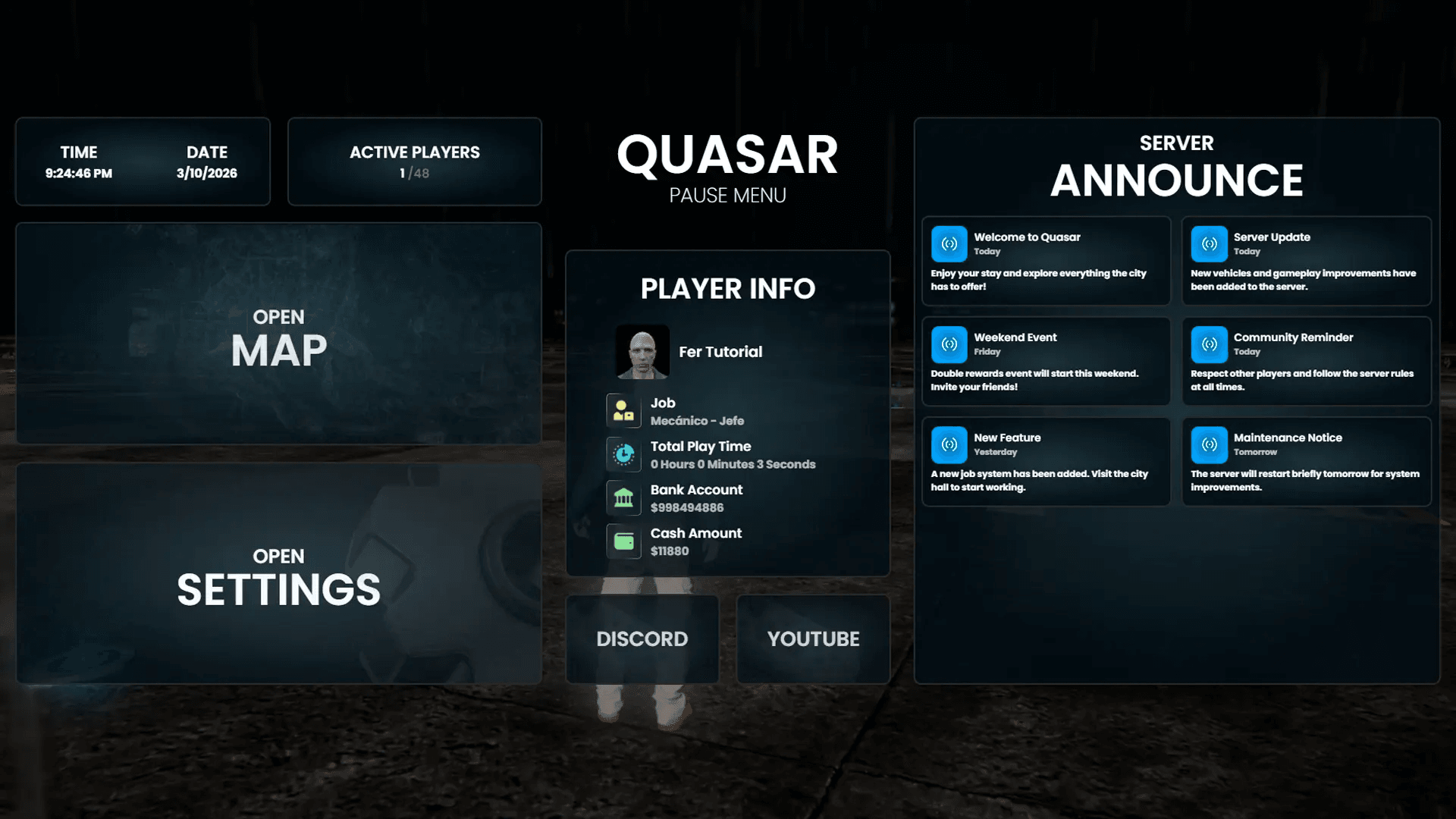Image resolution: width=1456 pixels, height=819 pixels.
Task: Click the Job briefcase icon
Action: tap(623, 410)
